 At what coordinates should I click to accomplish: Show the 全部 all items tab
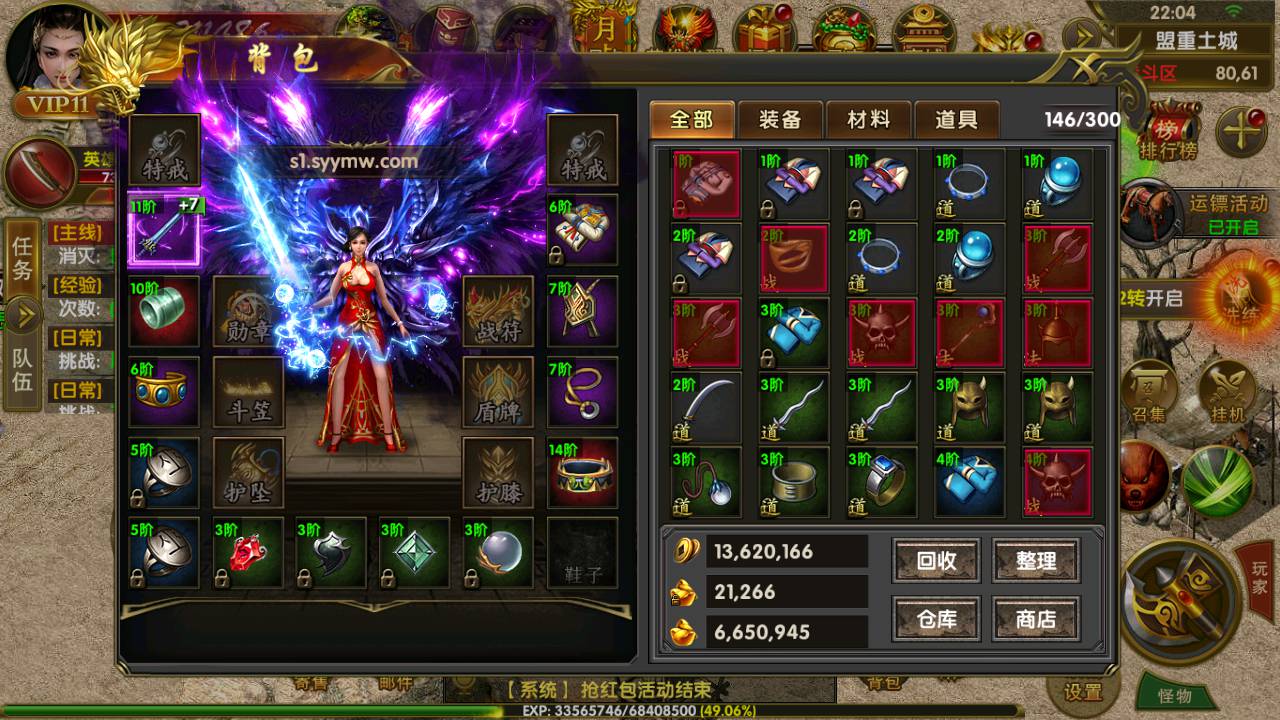click(x=692, y=120)
